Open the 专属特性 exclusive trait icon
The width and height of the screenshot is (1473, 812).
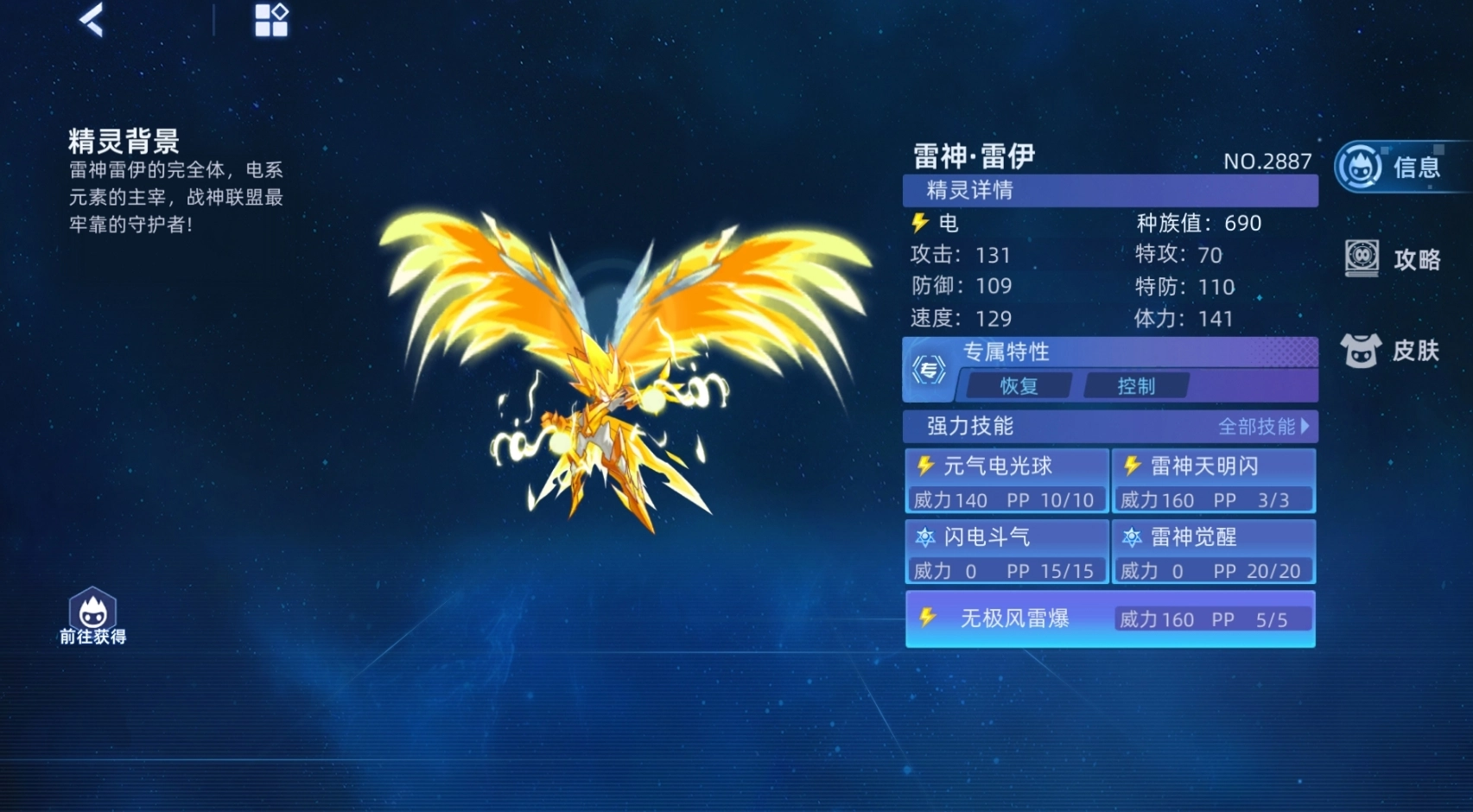pyautogui.click(x=930, y=371)
